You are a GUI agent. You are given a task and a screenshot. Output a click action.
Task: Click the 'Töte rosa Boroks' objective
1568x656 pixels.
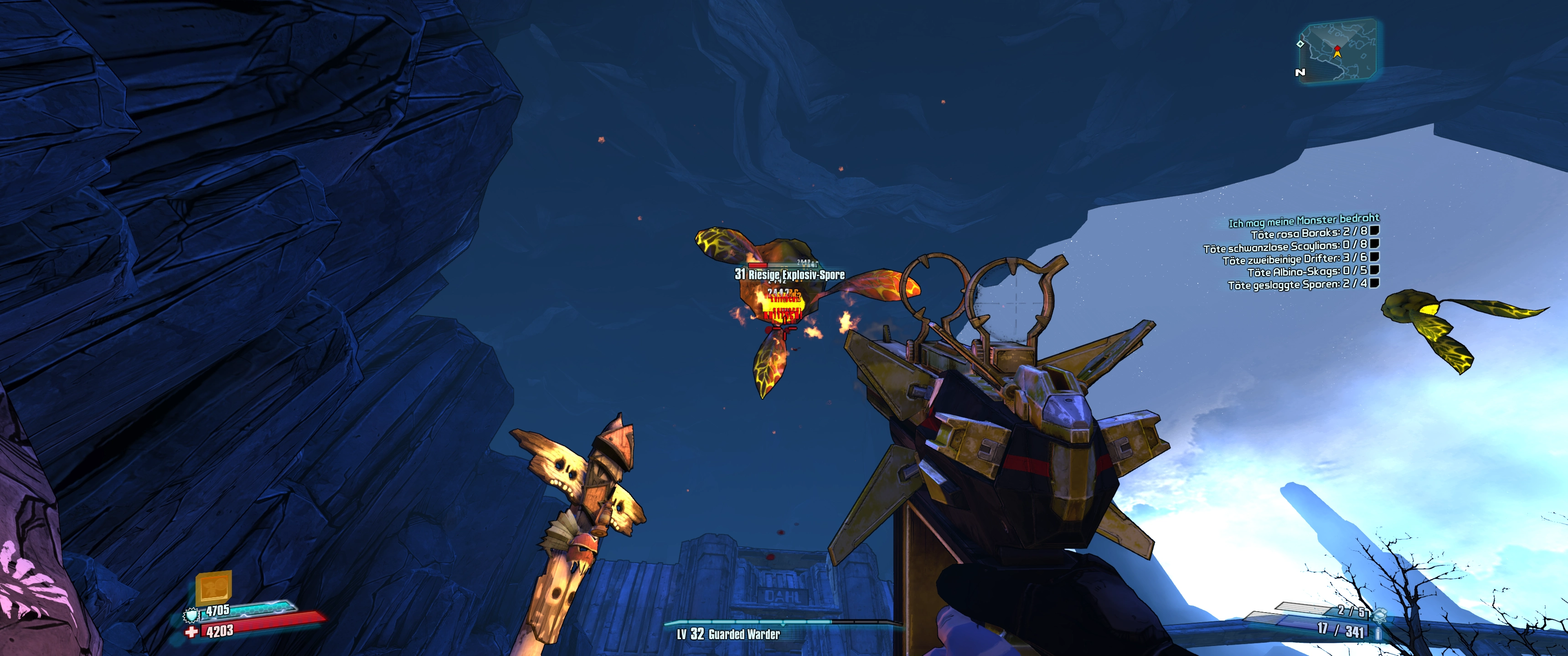[x=1309, y=233]
